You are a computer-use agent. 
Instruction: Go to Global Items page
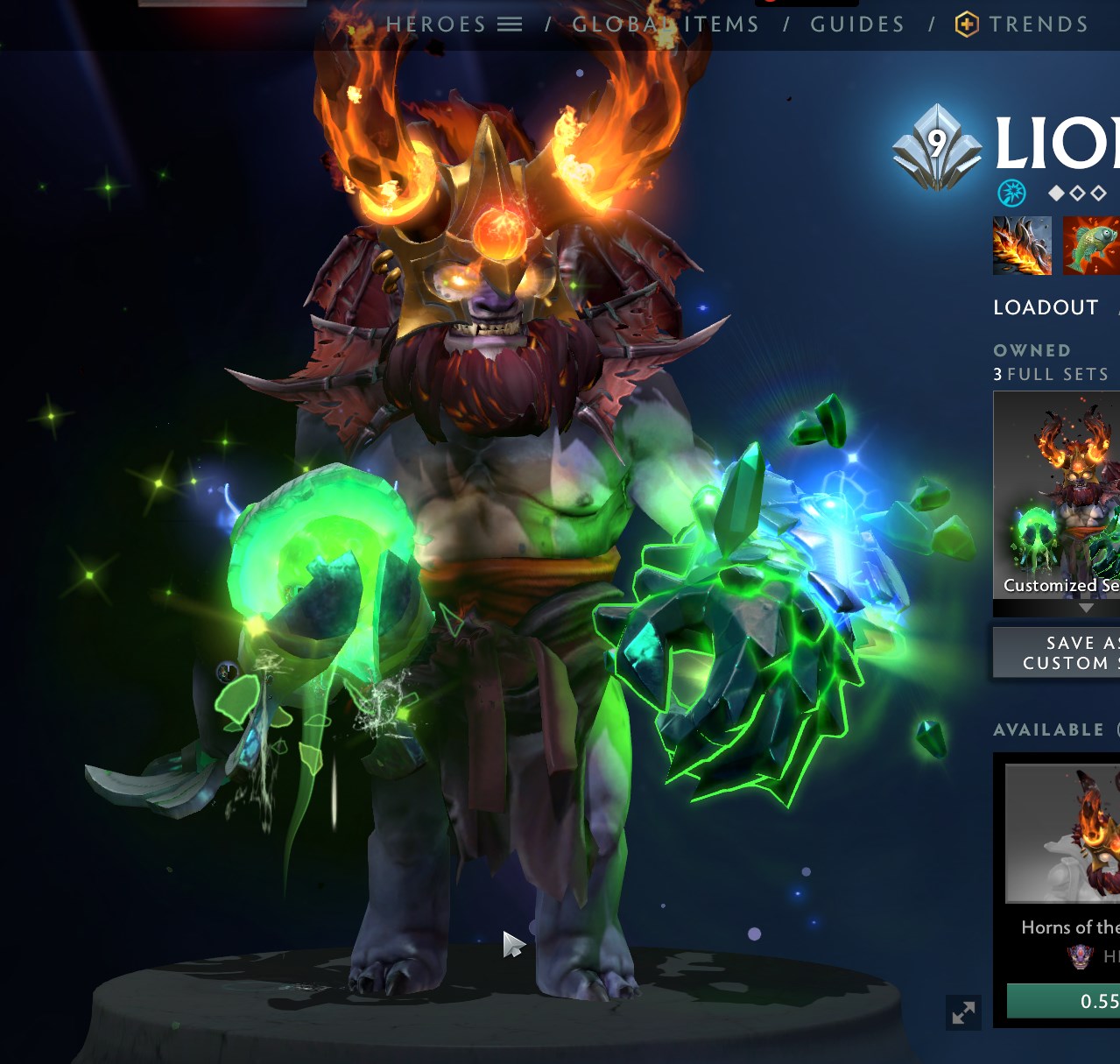point(666,25)
